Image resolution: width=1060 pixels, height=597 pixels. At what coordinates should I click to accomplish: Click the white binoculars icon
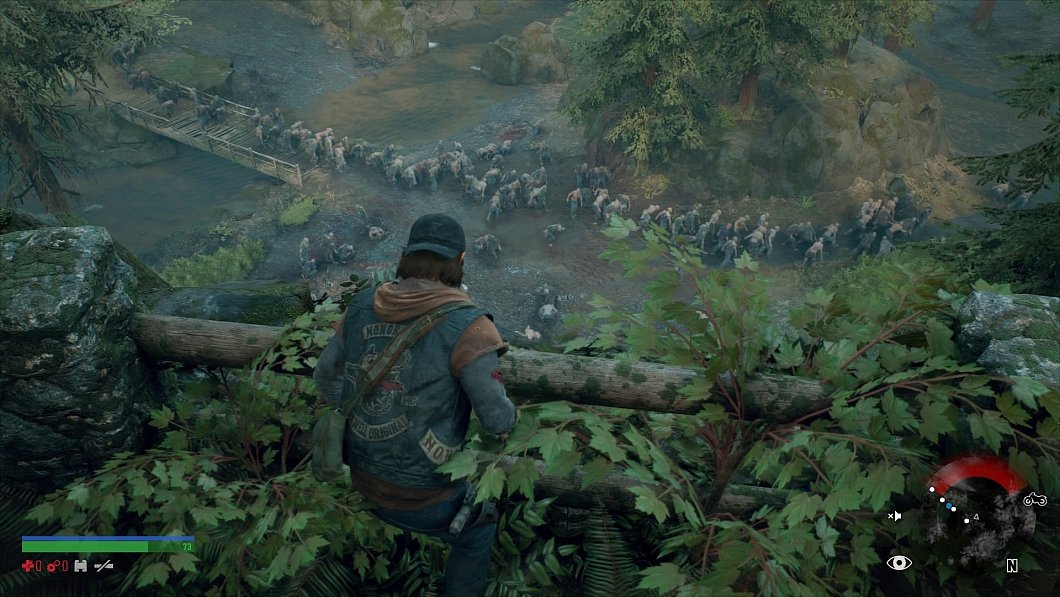point(80,566)
